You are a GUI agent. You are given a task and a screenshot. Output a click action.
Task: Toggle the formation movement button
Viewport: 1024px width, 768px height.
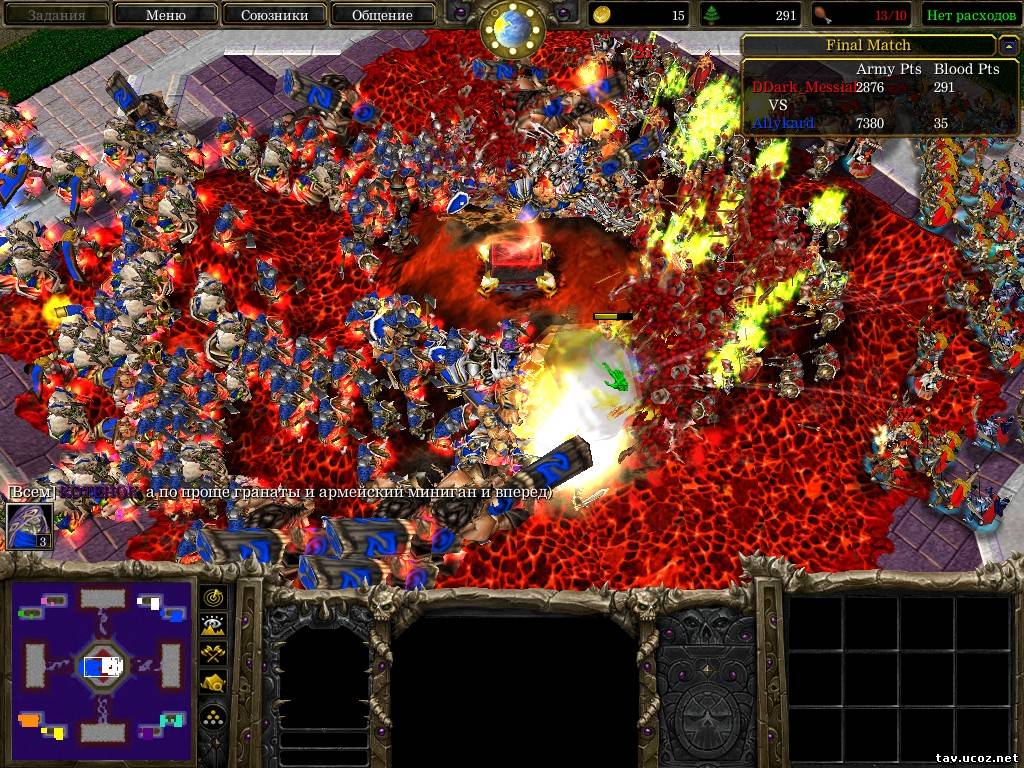(214, 716)
